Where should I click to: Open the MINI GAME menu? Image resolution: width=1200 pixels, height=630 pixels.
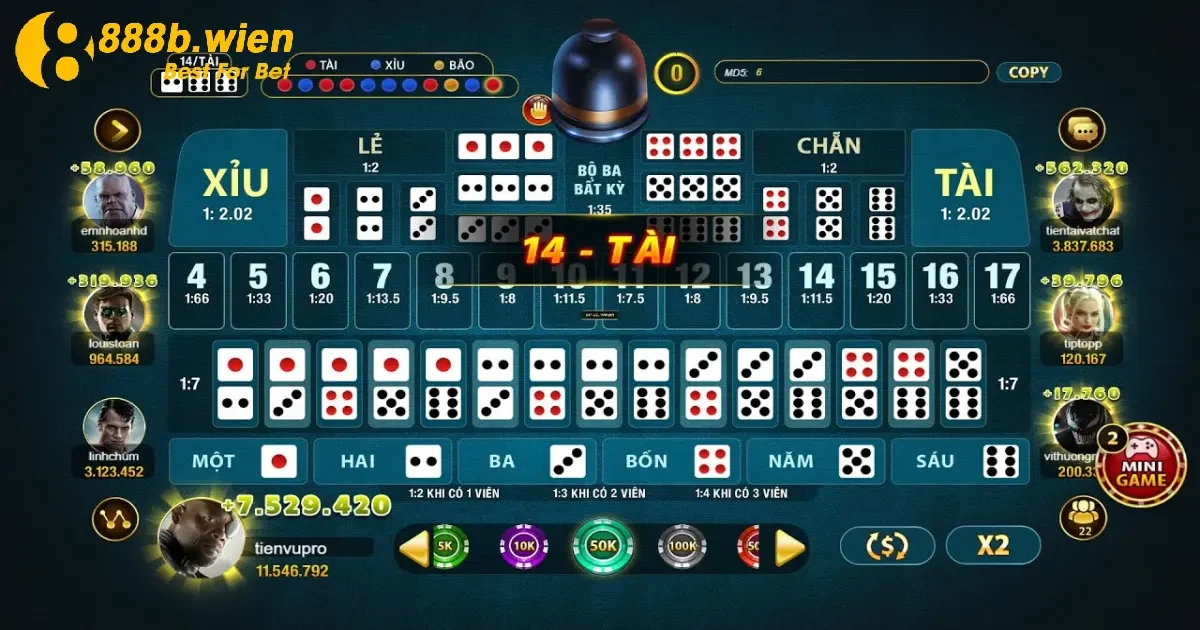1141,472
